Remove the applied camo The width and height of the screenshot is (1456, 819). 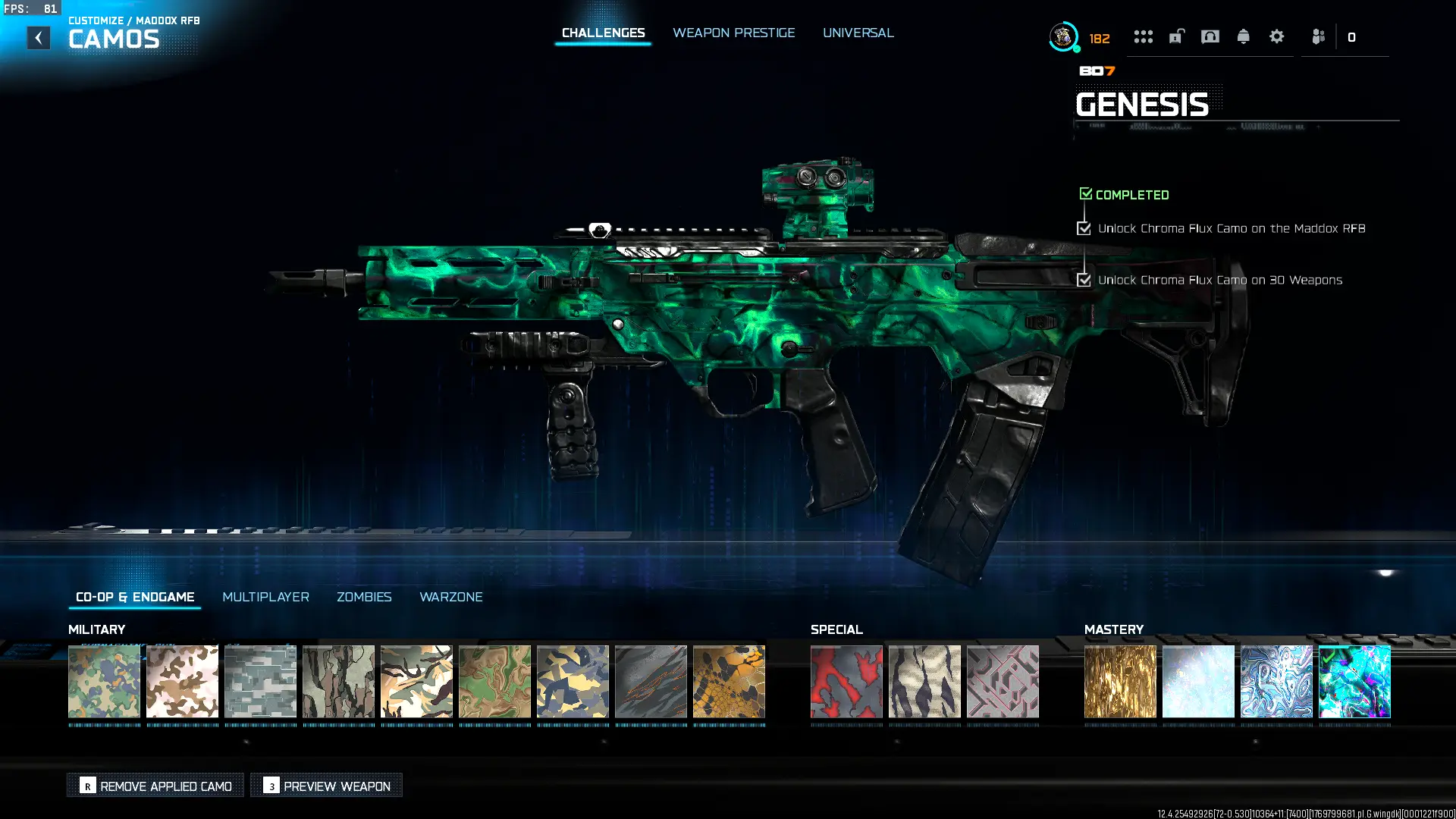point(155,786)
